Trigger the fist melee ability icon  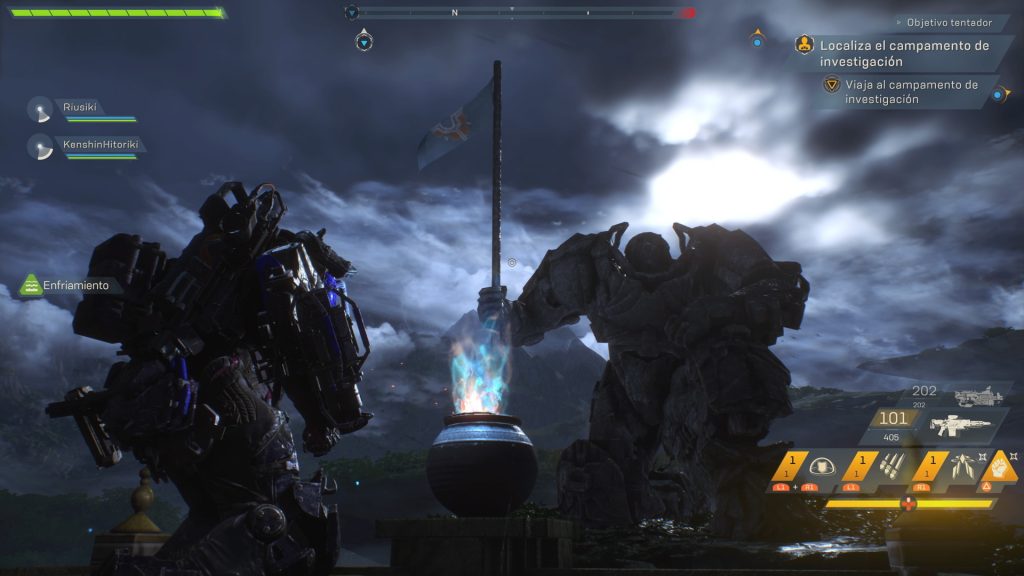tap(998, 466)
